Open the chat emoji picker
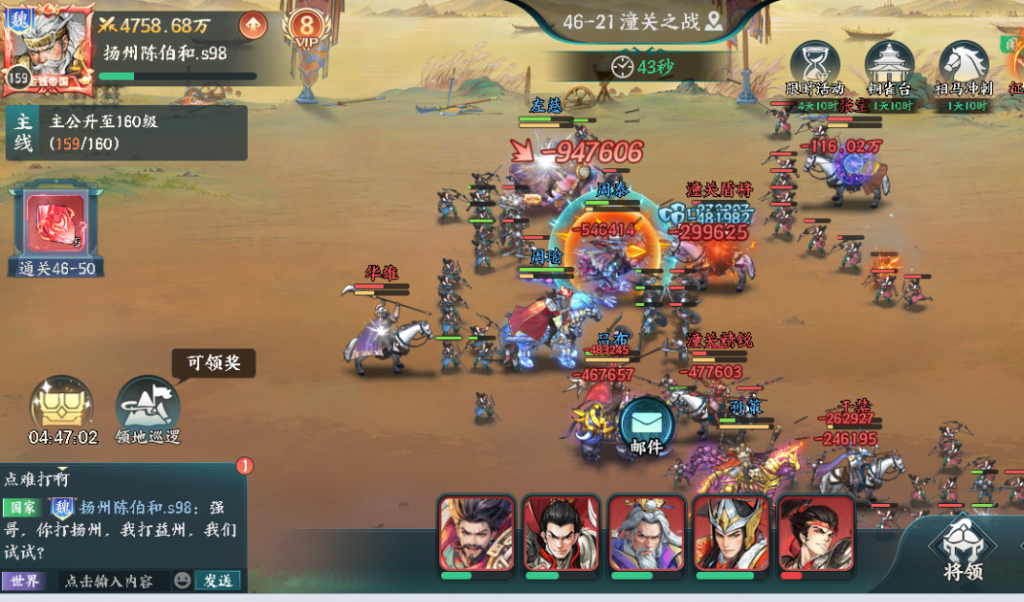This screenshot has height=602, width=1024. [x=182, y=580]
